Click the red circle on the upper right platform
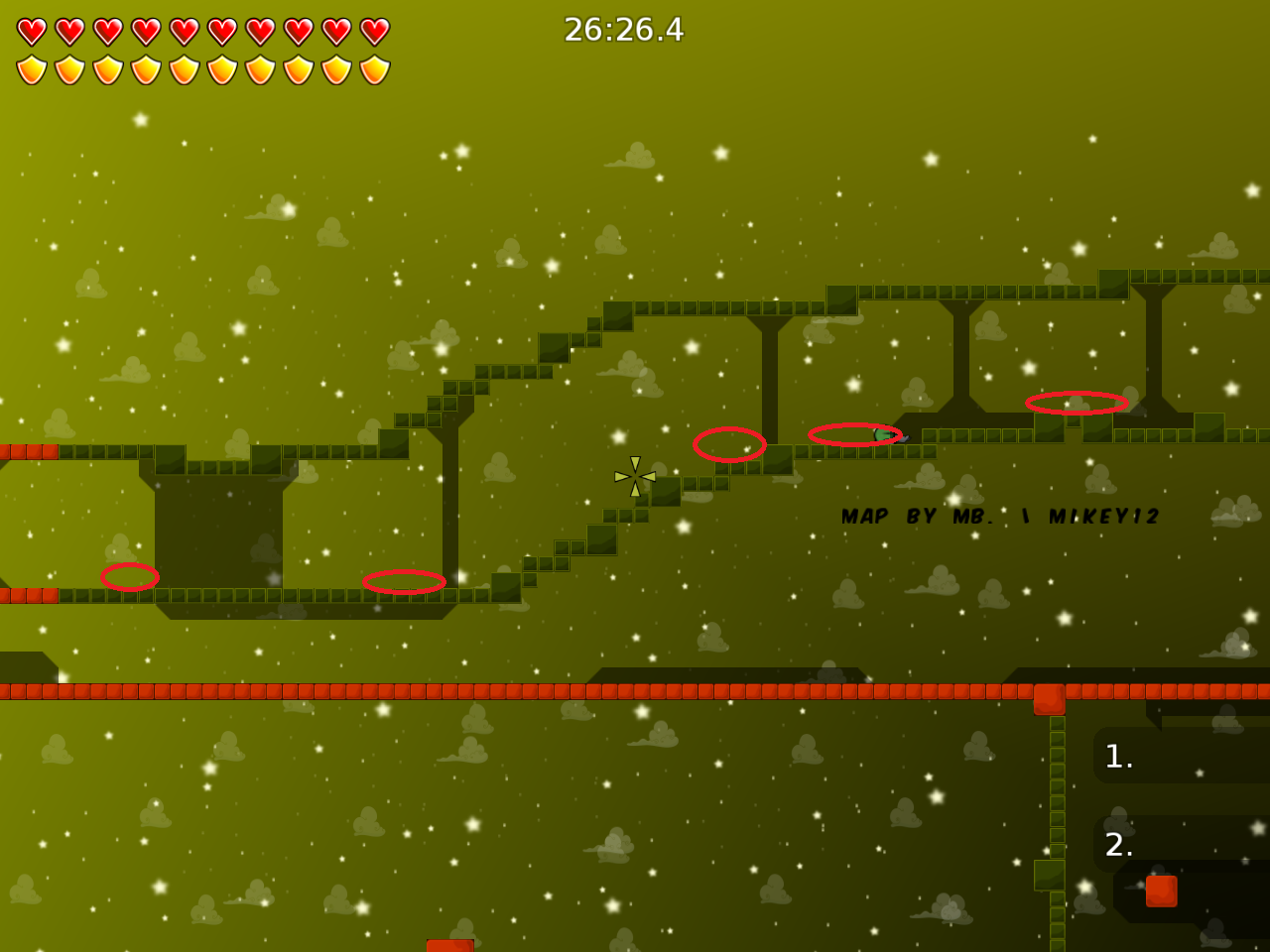The image size is (1270, 952). tap(1075, 403)
